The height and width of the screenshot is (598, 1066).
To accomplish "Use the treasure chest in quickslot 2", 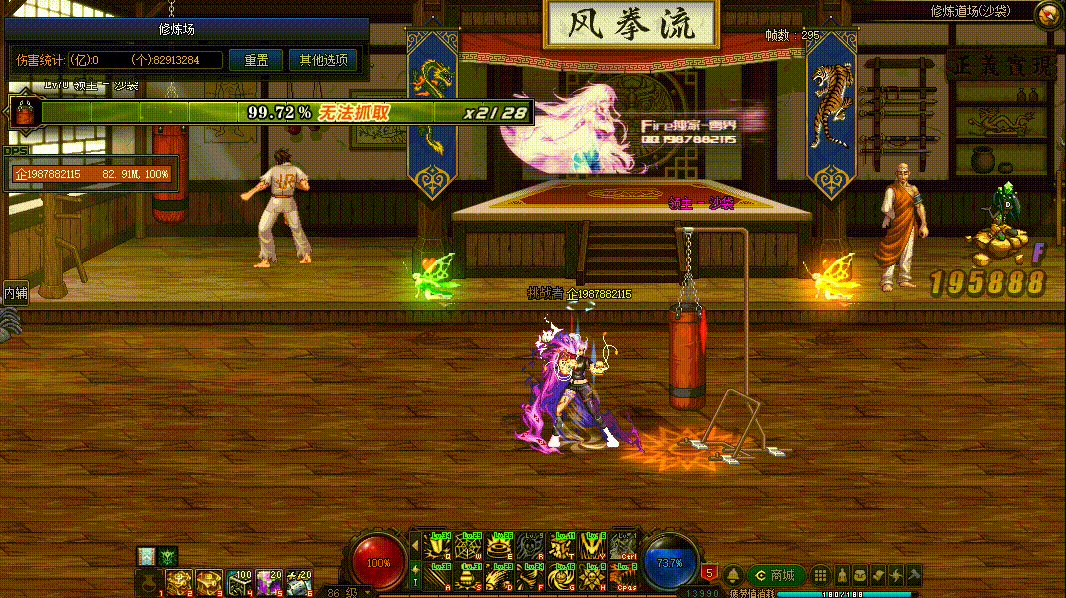I will coord(179,581).
